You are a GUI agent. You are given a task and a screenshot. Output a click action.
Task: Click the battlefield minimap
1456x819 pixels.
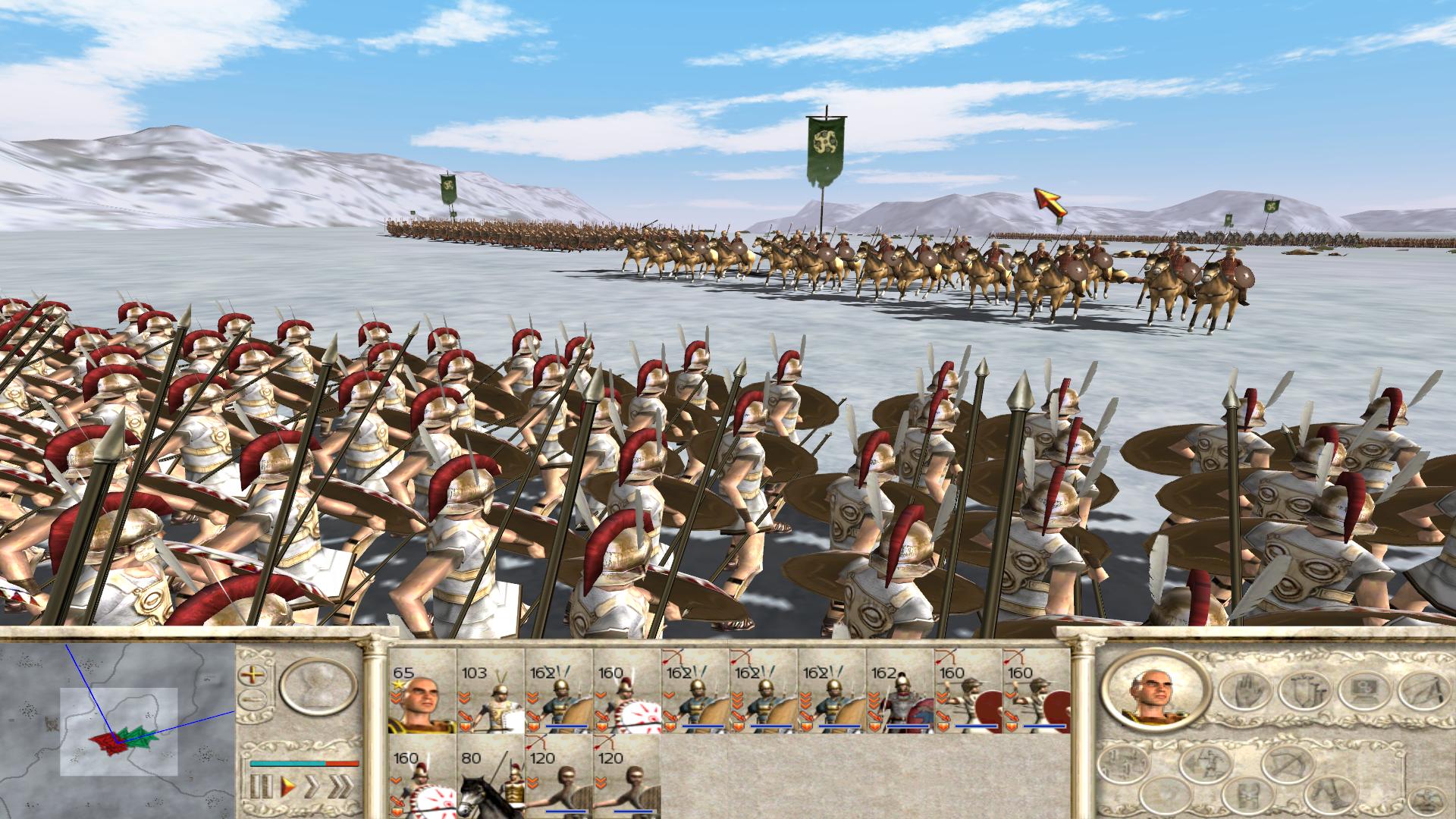[118, 732]
